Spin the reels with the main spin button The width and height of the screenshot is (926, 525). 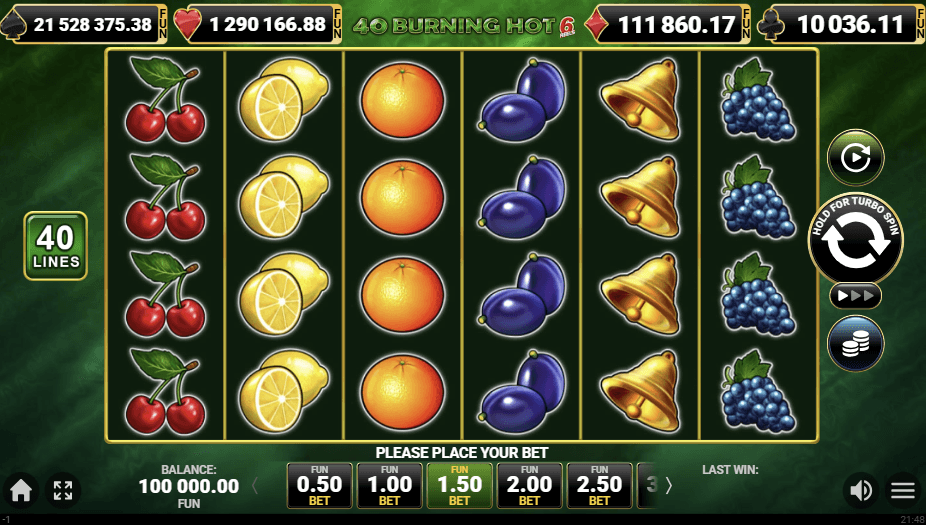[855, 239]
